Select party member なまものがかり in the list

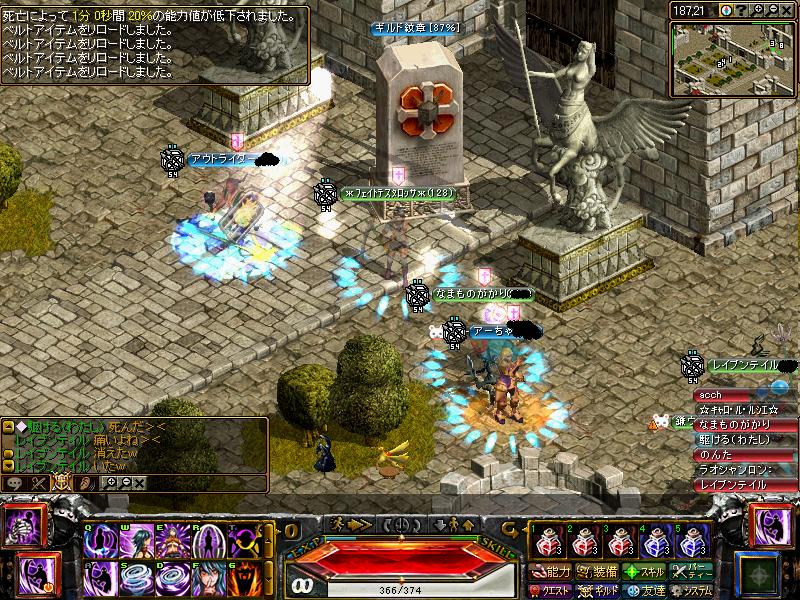pyautogui.click(x=744, y=425)
